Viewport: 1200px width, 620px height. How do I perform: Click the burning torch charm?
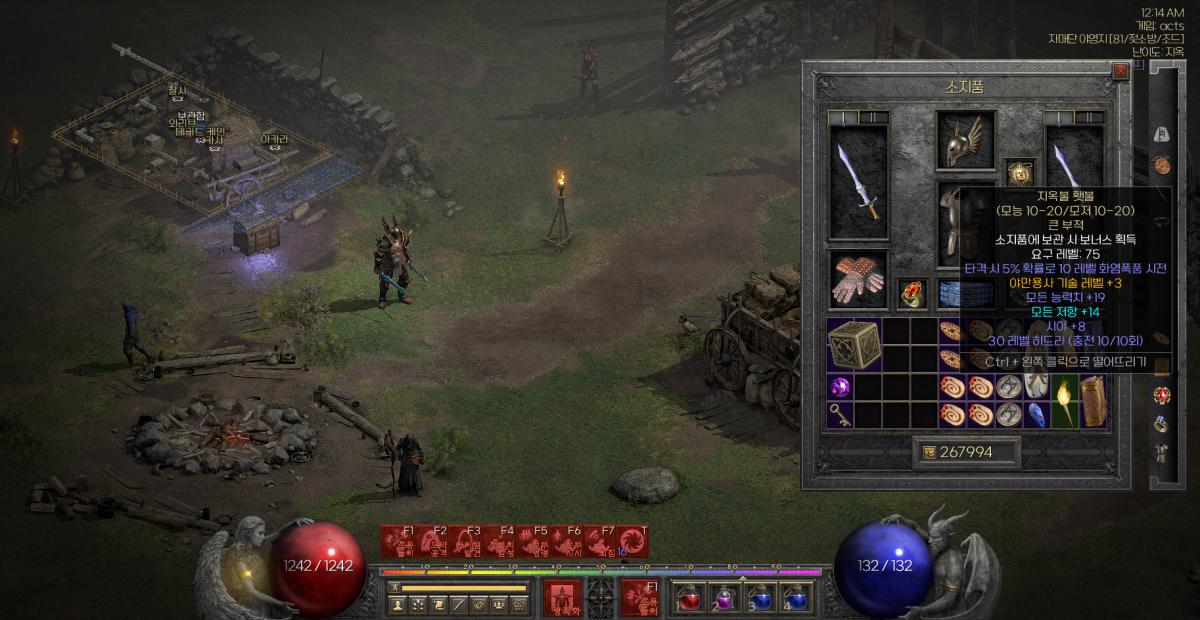[1063, 401]
